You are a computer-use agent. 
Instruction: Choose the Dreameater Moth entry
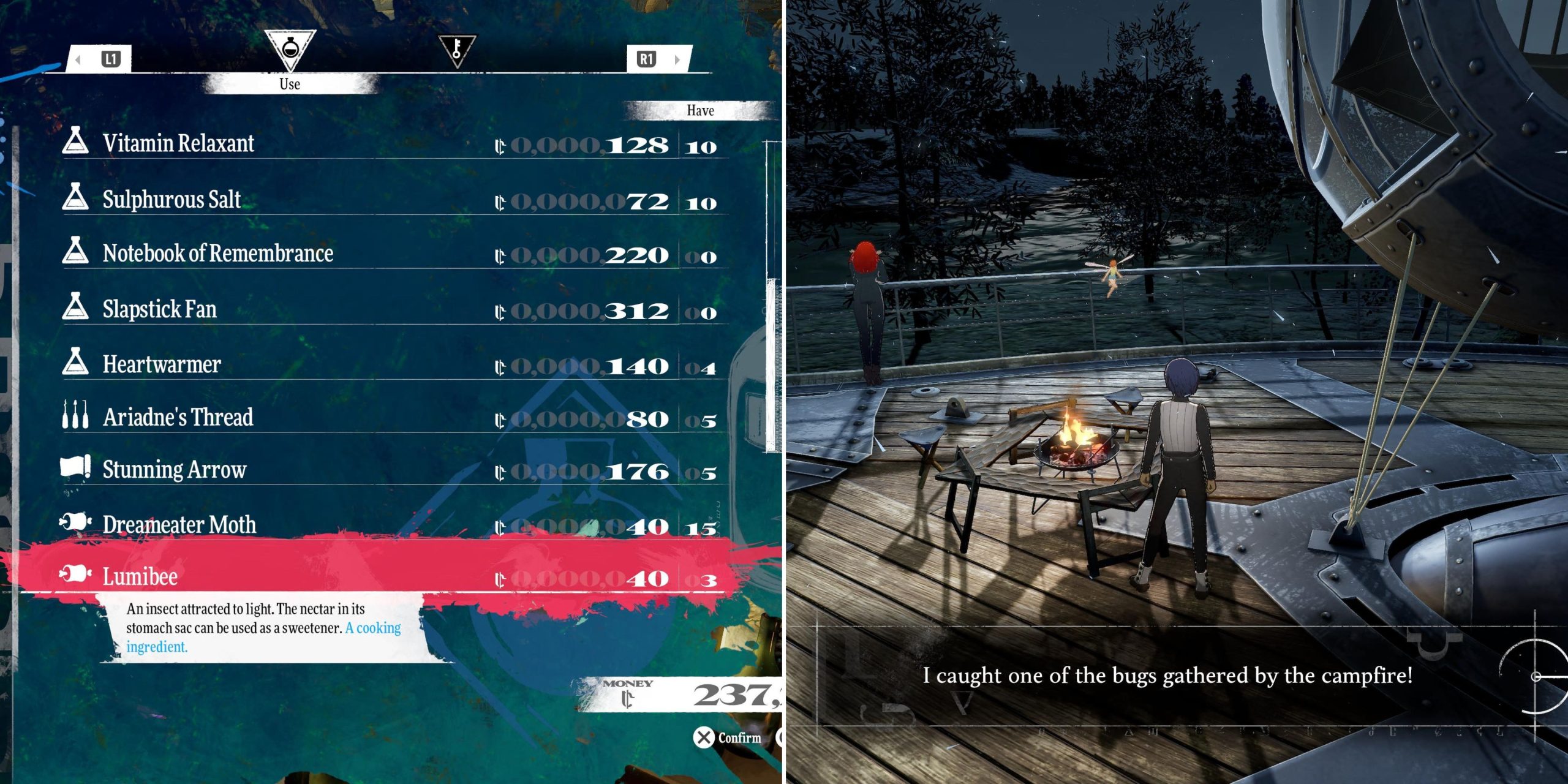tap(179, 525)
